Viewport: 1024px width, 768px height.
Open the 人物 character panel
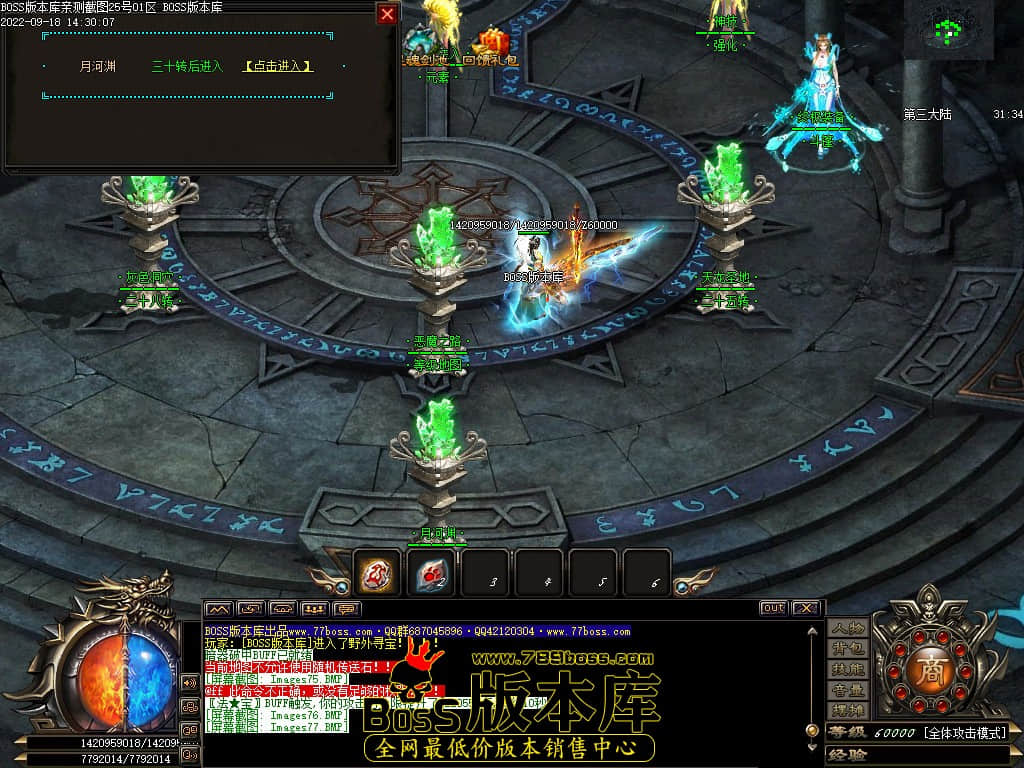coord(848,628)
